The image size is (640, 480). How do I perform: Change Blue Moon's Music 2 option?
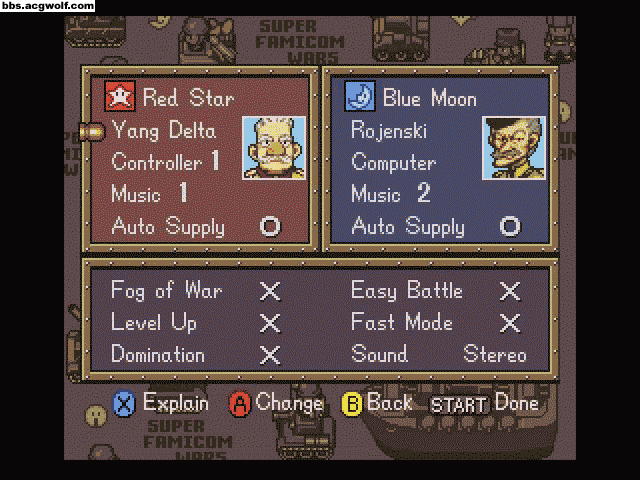390,194
